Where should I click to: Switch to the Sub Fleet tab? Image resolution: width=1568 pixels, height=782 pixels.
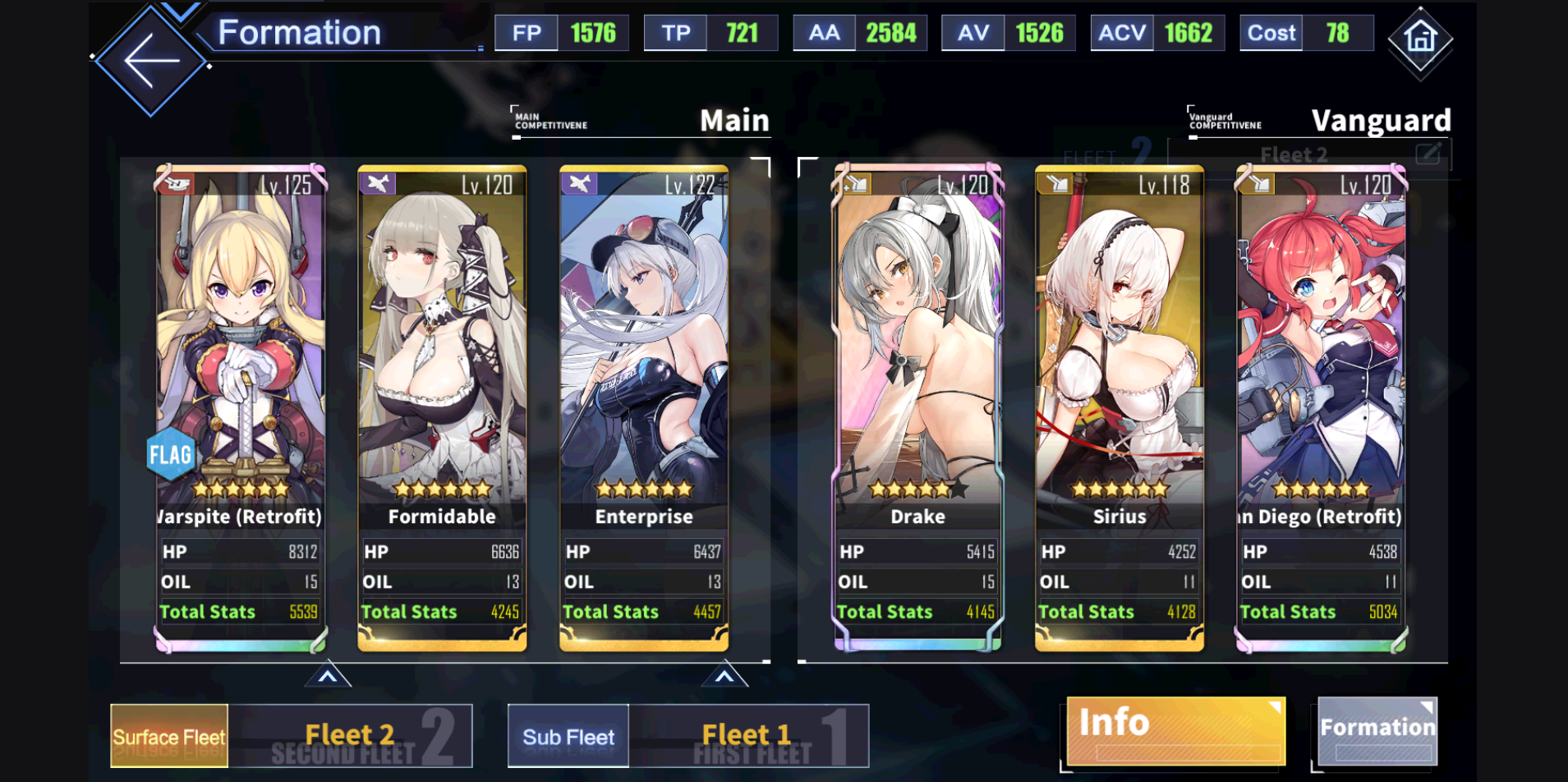(568, 736)
